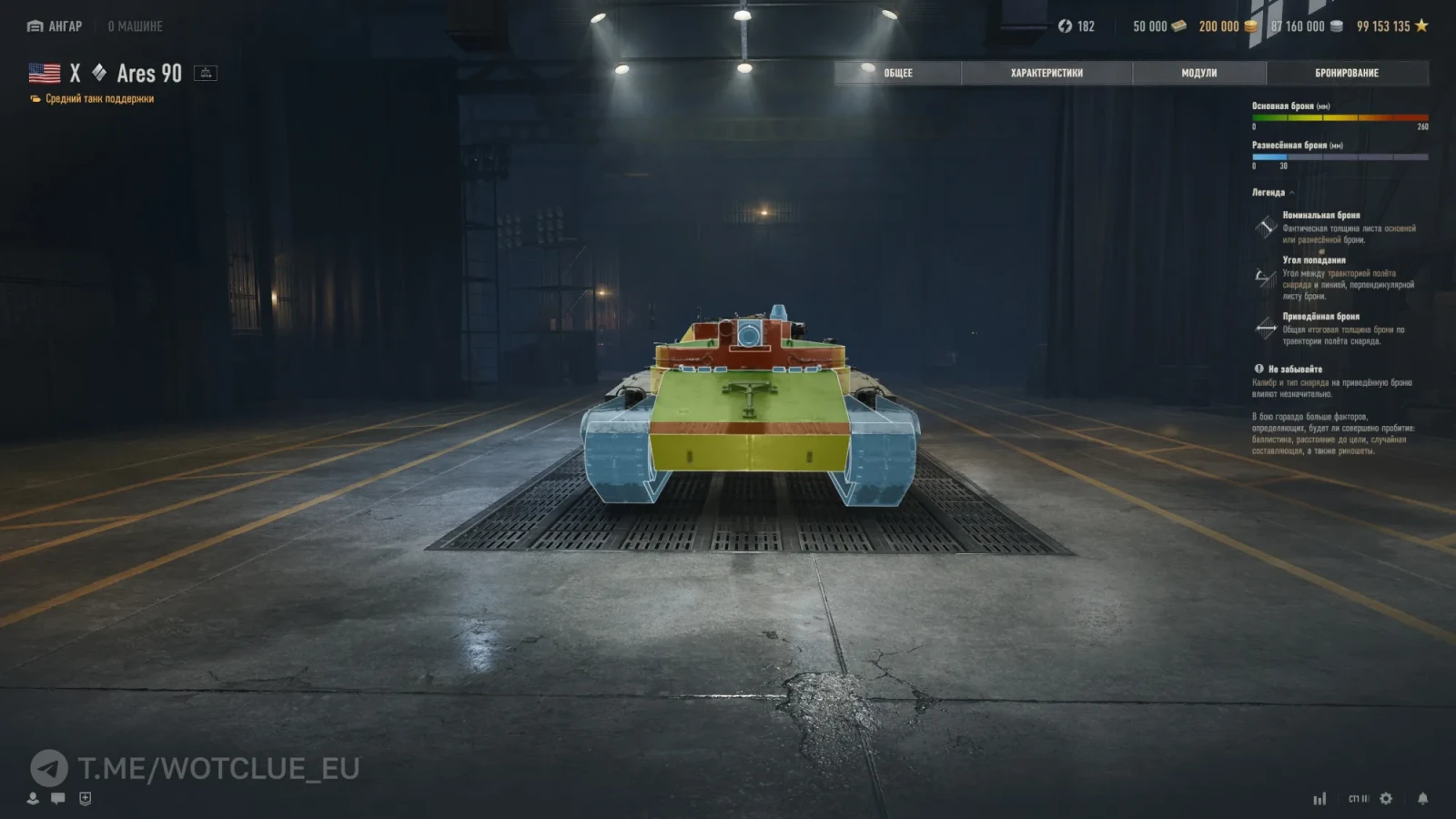
Task: Open the contacts person icon
Action: click(x=33, y=798)
